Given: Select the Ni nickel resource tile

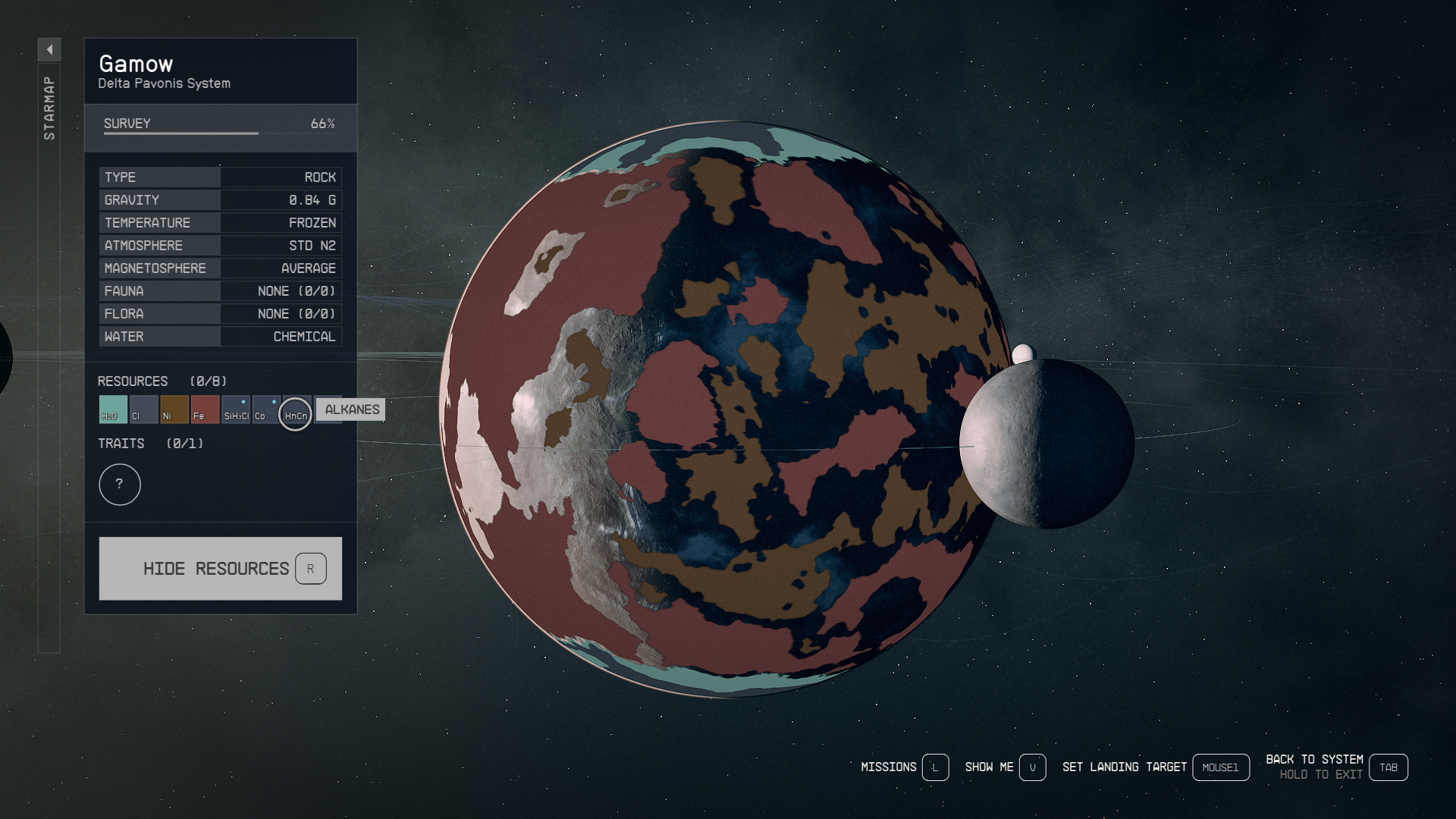Looking at the screenshot, I should (x=174, y=409).
